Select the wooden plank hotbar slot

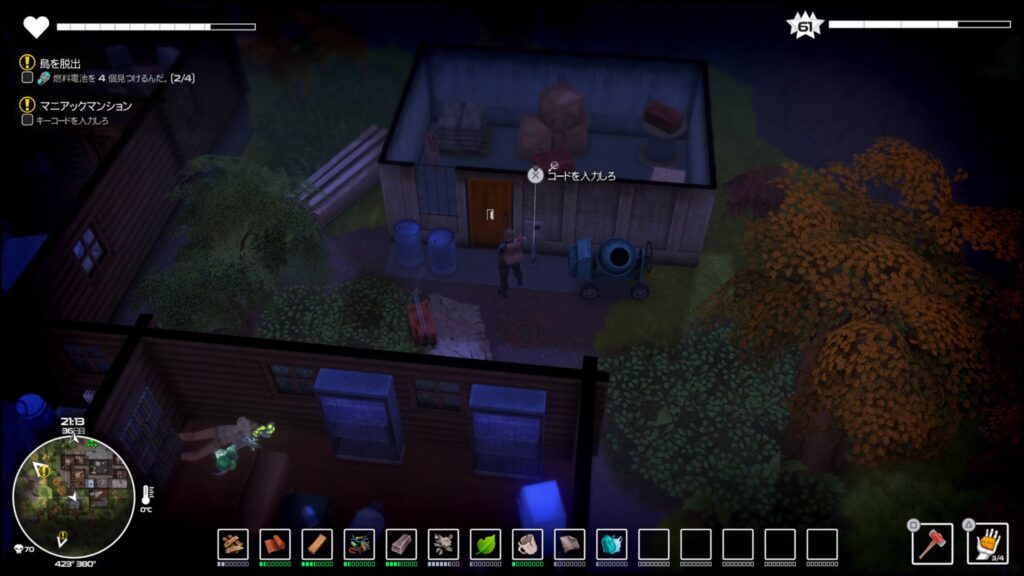(317, 544)
